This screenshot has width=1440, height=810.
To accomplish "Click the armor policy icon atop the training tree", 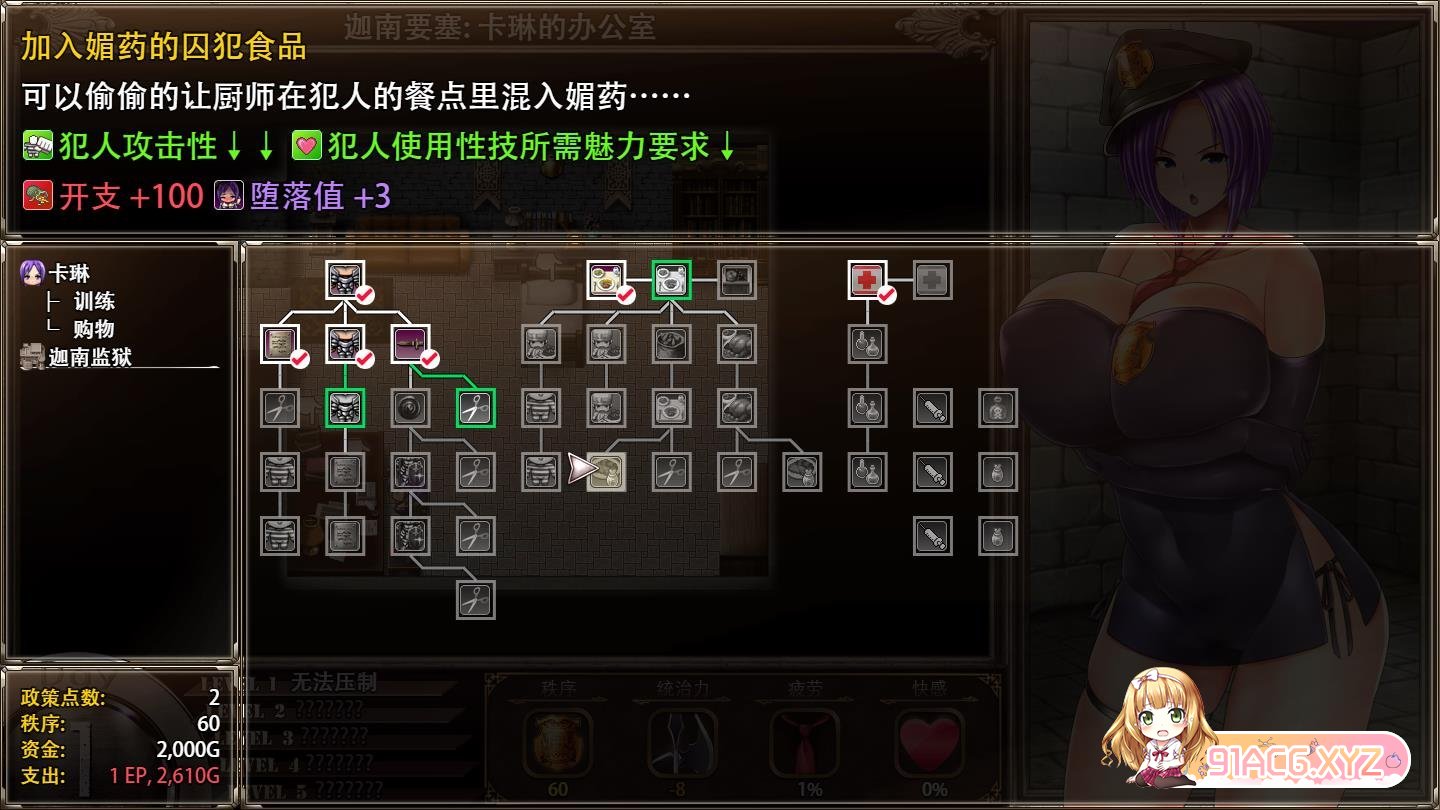I will coord(344,280).
